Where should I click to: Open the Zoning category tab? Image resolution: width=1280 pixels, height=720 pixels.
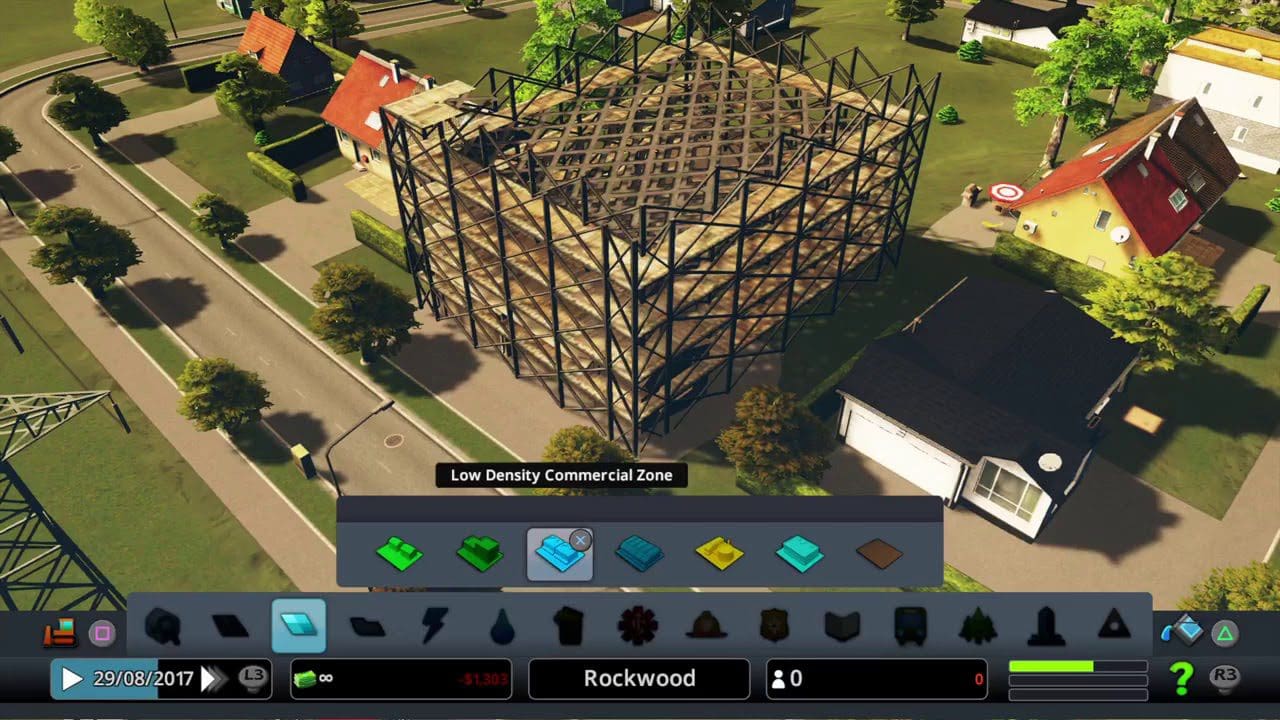[299, 626]
